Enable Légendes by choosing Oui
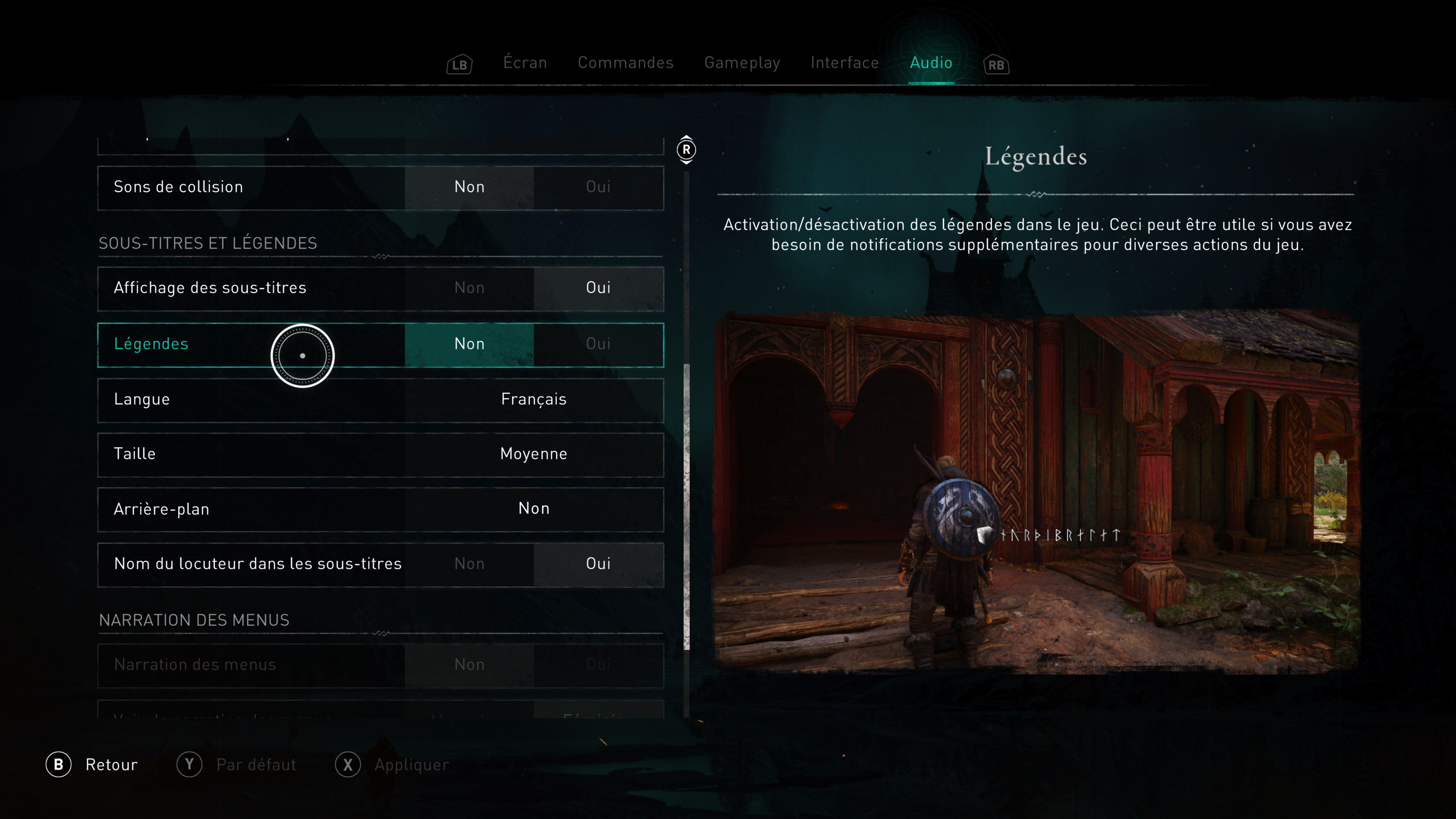The image size is (1456, 819). point(598,344)
